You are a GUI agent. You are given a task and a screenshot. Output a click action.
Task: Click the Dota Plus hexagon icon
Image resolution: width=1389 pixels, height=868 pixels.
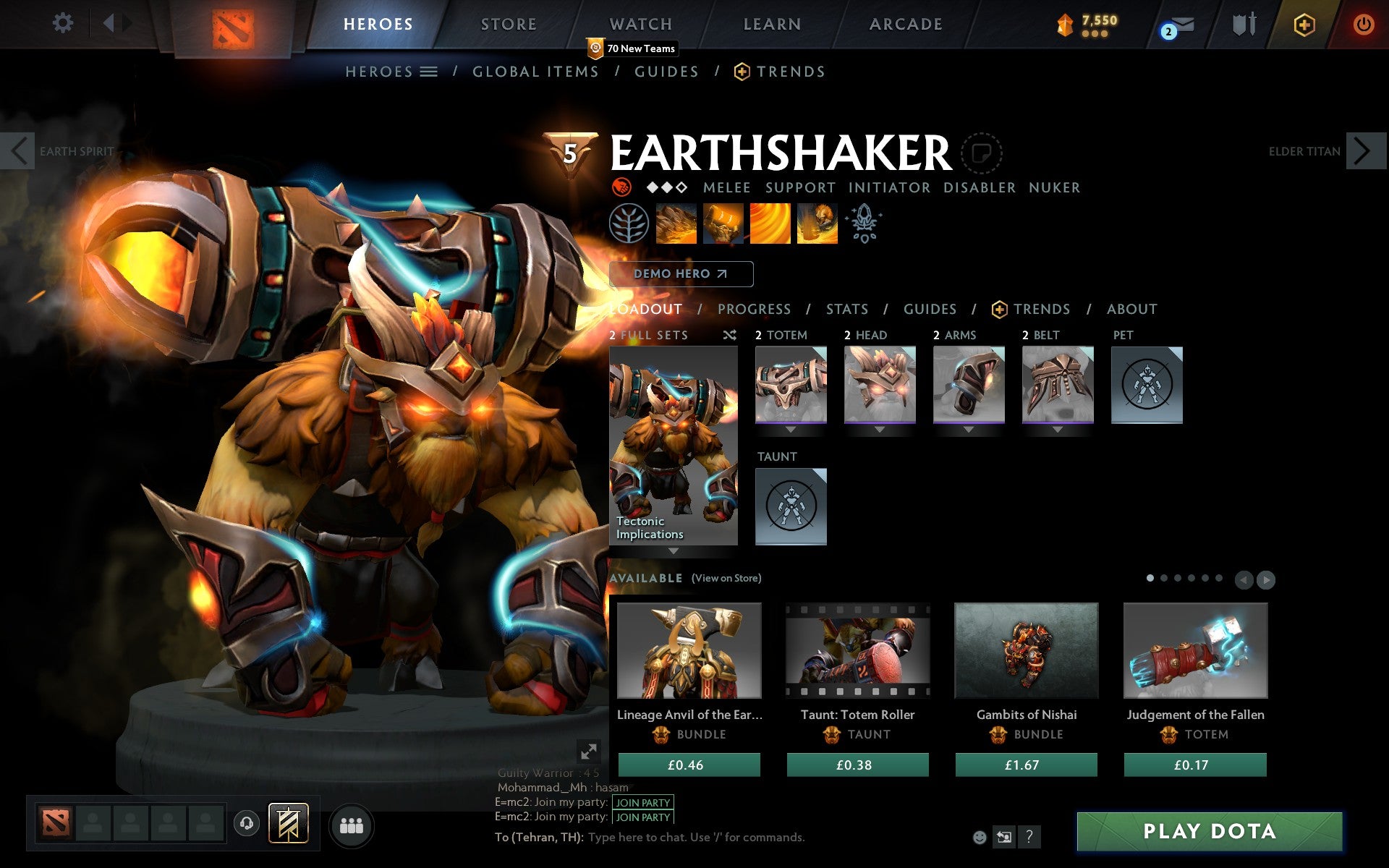click(x=1304, y=24)
